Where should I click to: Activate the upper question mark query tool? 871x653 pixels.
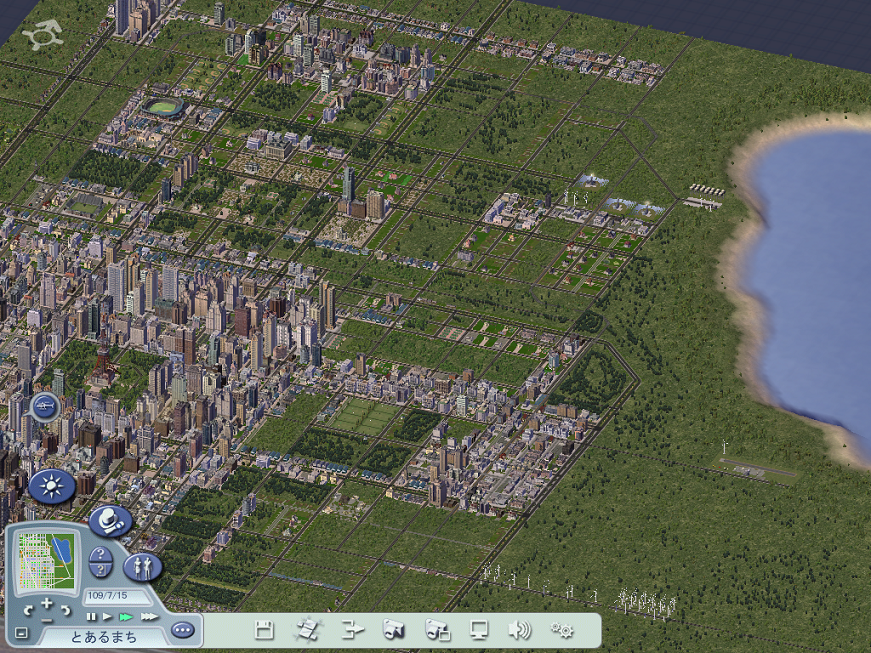pos(98,554)
